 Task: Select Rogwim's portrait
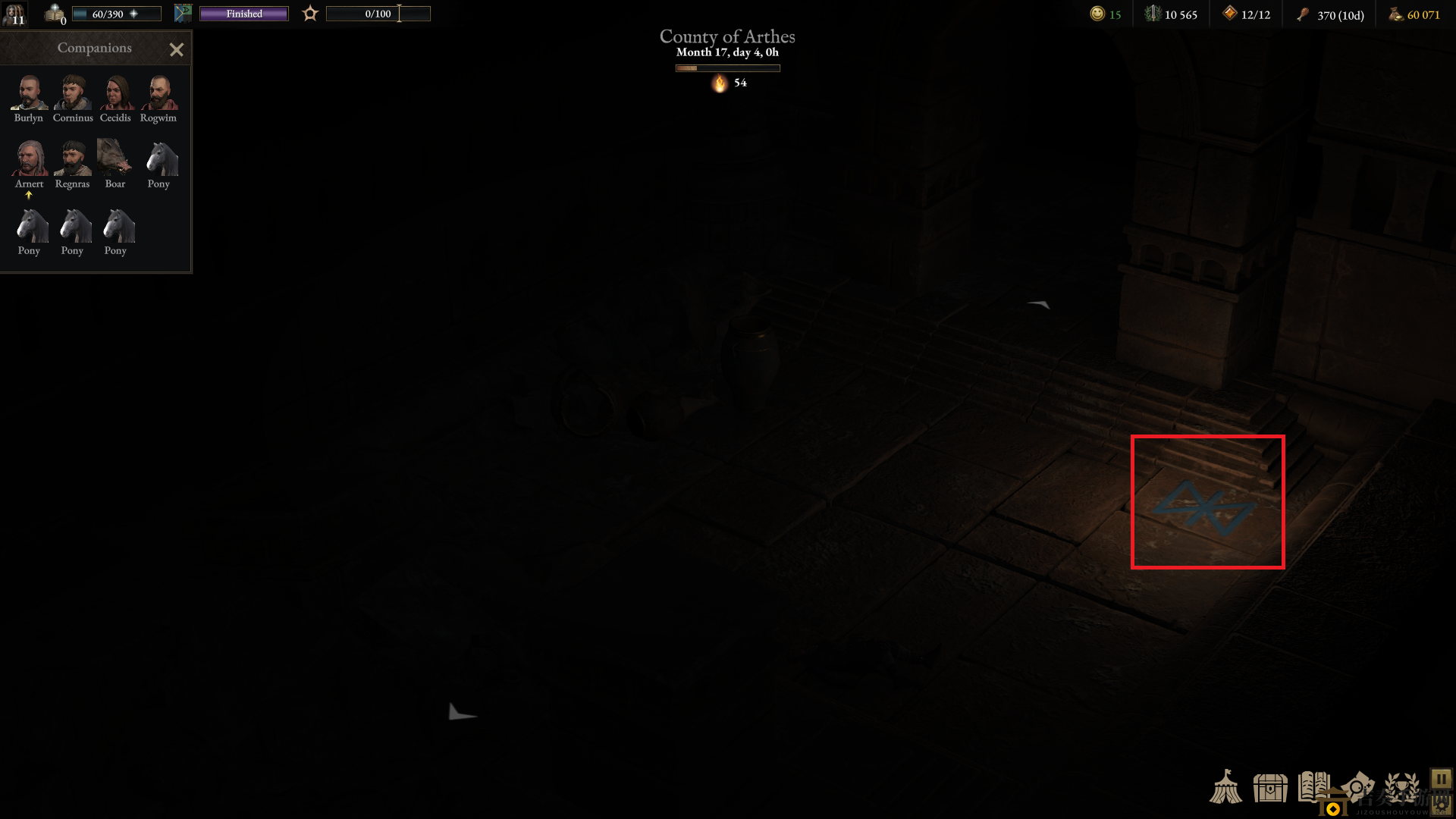158,93
